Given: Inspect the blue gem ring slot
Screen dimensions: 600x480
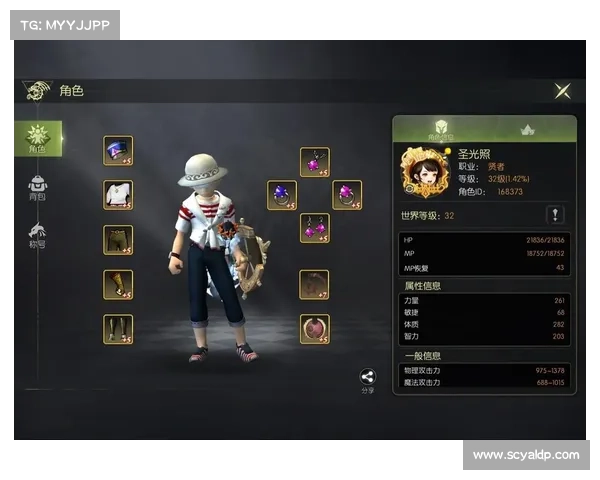Looking at the screenshot, I should (282, 195).
